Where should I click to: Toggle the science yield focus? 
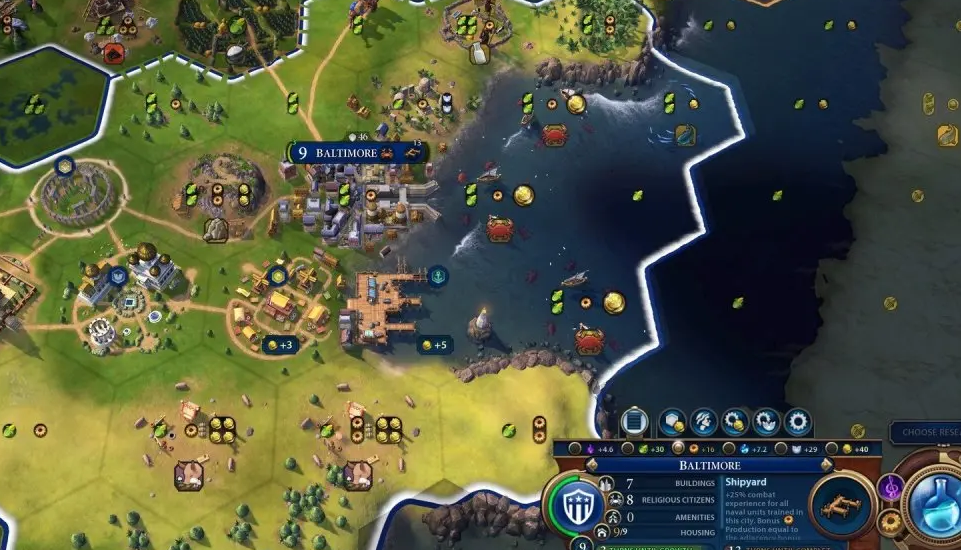[729, 450]
